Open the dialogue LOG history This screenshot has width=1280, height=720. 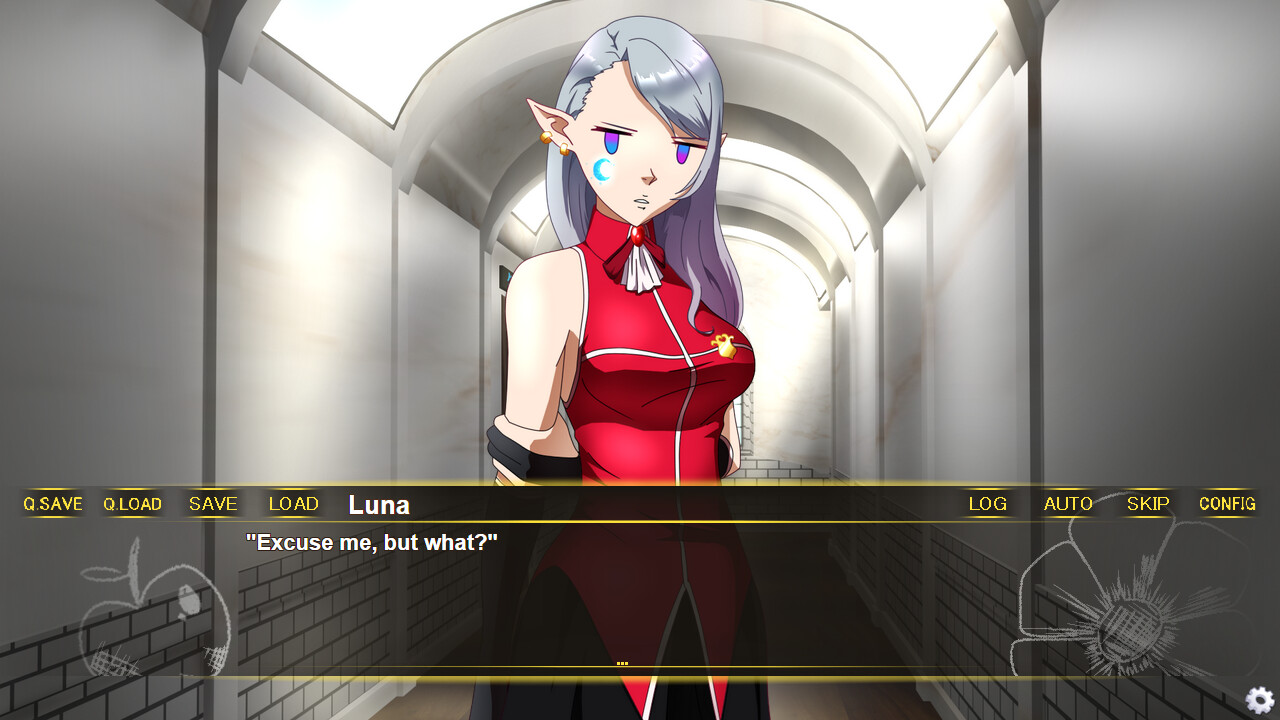coord(987,504)
